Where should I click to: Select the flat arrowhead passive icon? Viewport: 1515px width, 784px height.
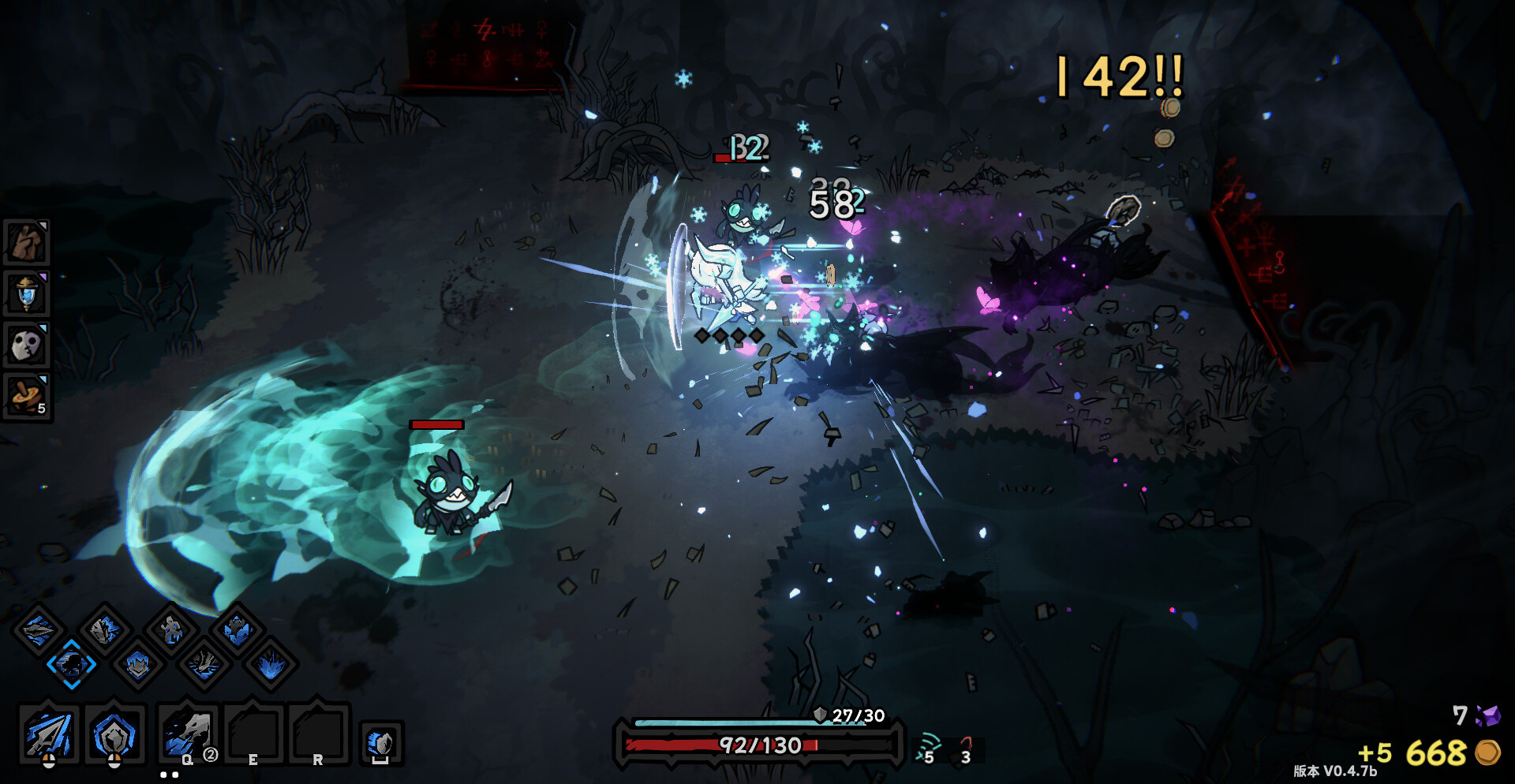tap(38, 629)
